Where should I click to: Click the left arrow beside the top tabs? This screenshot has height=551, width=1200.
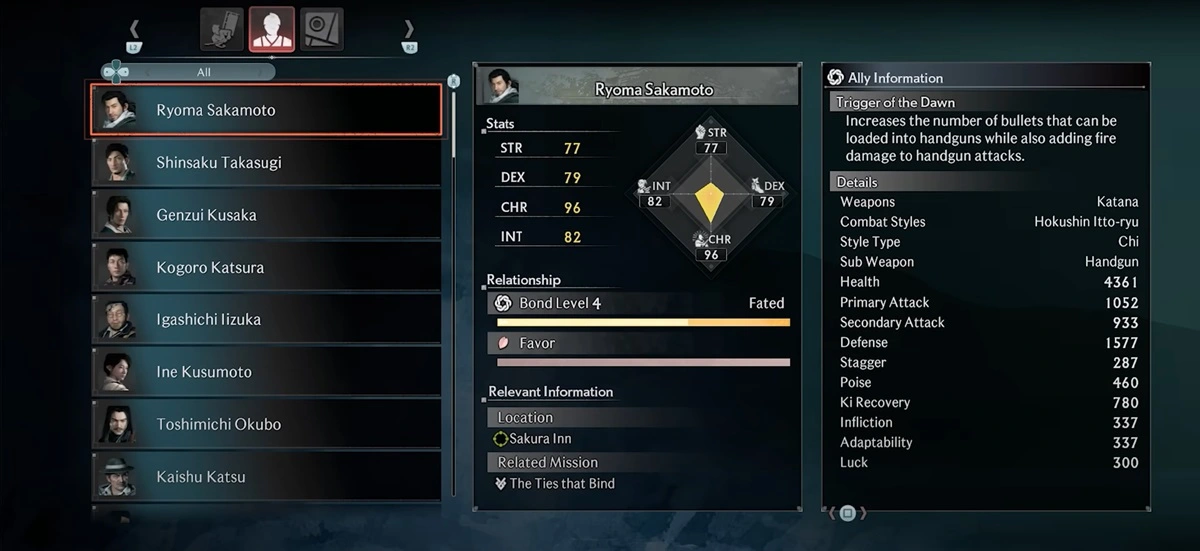coord(135,31)
